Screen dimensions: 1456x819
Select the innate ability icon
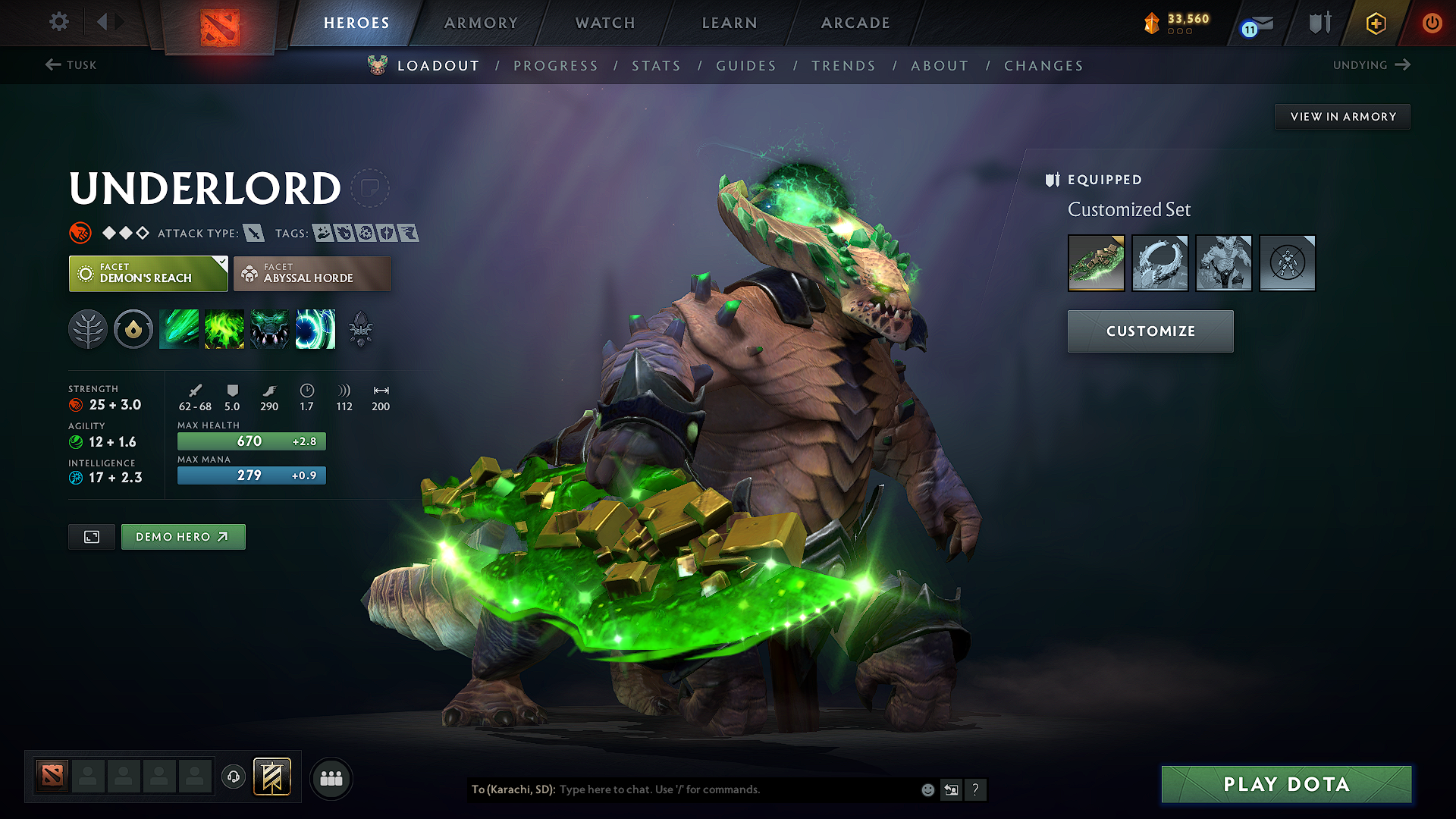[133, 329]
